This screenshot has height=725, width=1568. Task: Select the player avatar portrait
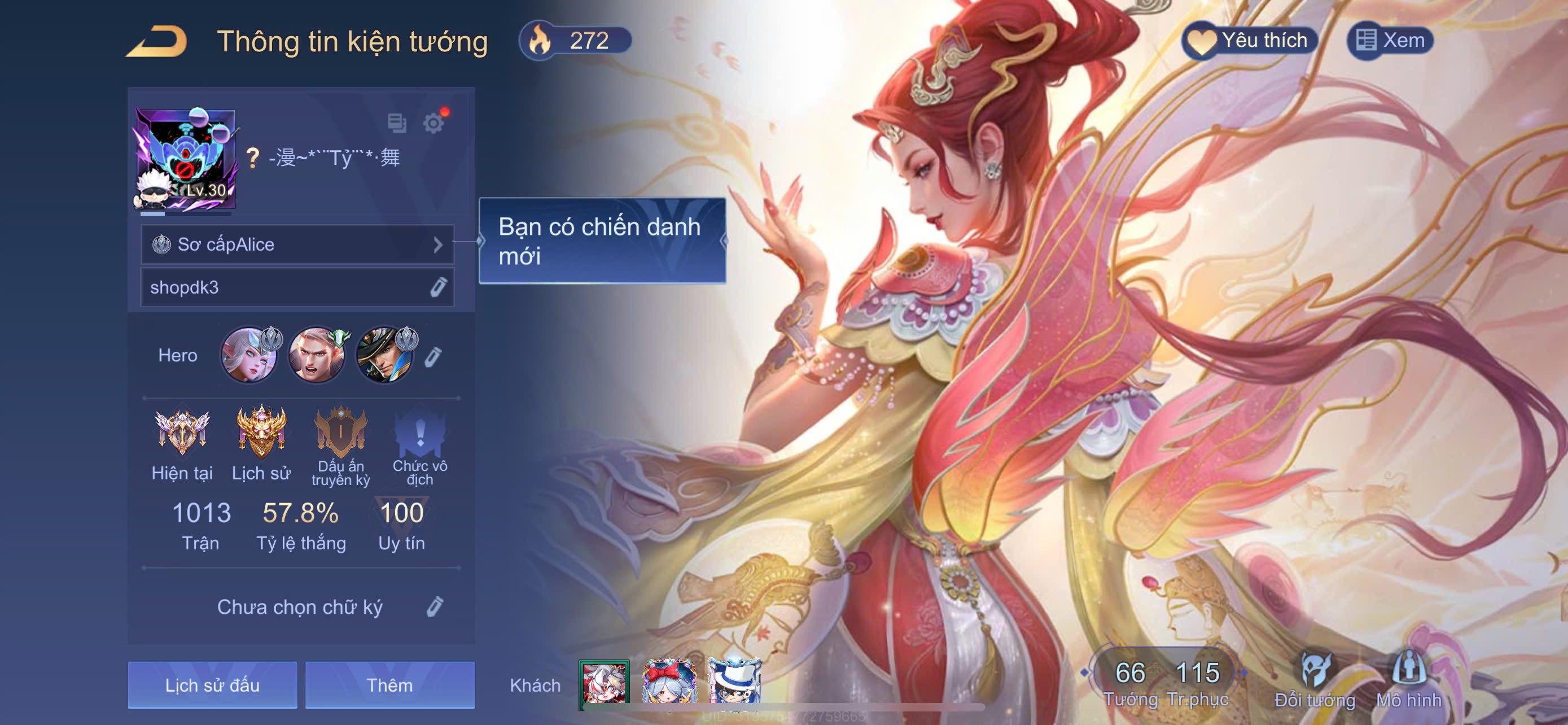(x=185, y=160)
